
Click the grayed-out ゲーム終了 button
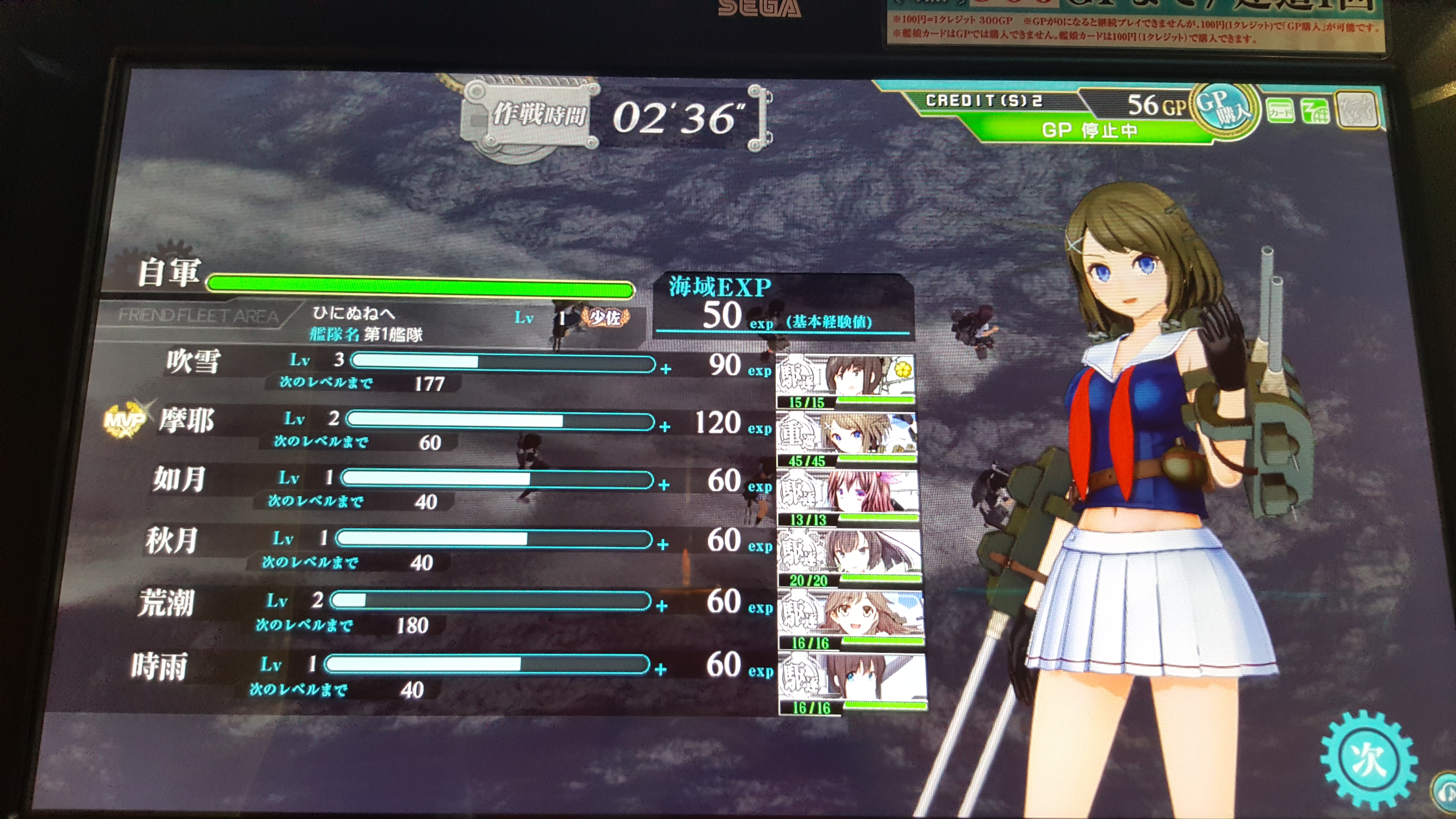pyautogui.click(x=1357, y=110)
